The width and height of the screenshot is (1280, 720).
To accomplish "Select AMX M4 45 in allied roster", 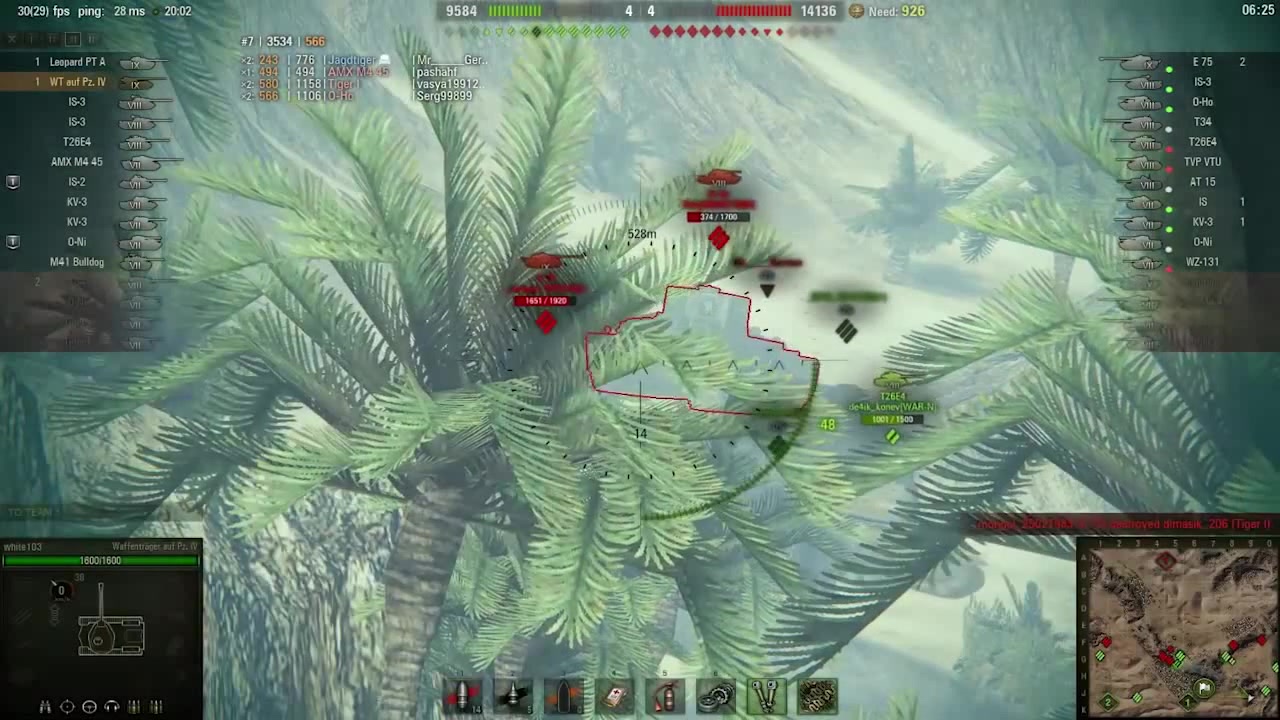I will (77, 162).
